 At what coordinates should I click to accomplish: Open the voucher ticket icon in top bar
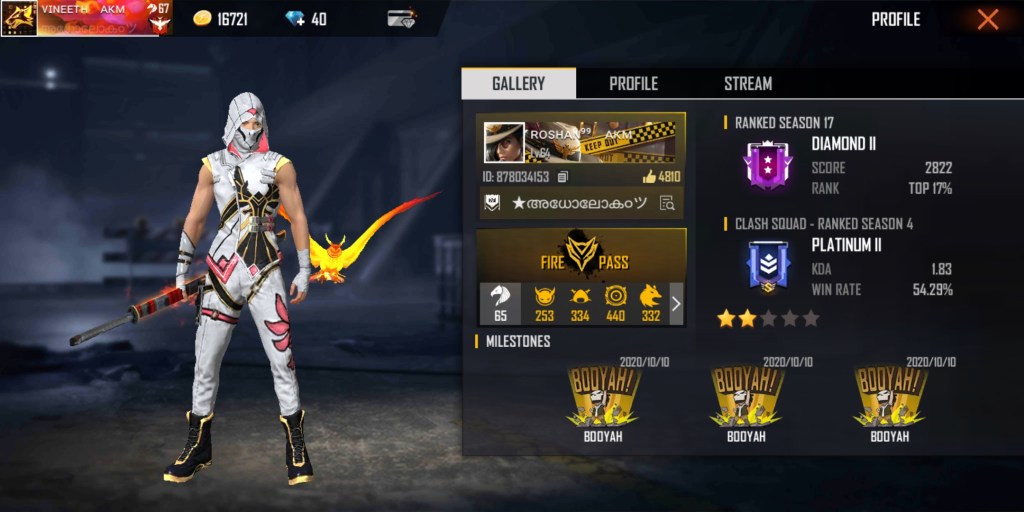(402, 20)
